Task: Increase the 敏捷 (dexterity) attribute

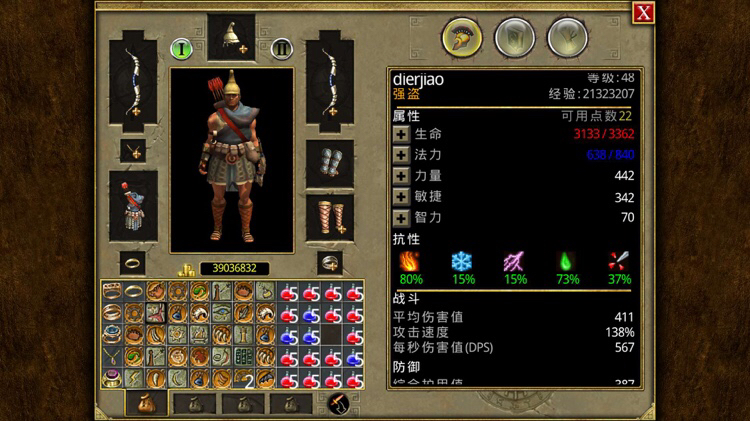Action: click(401, 197)
